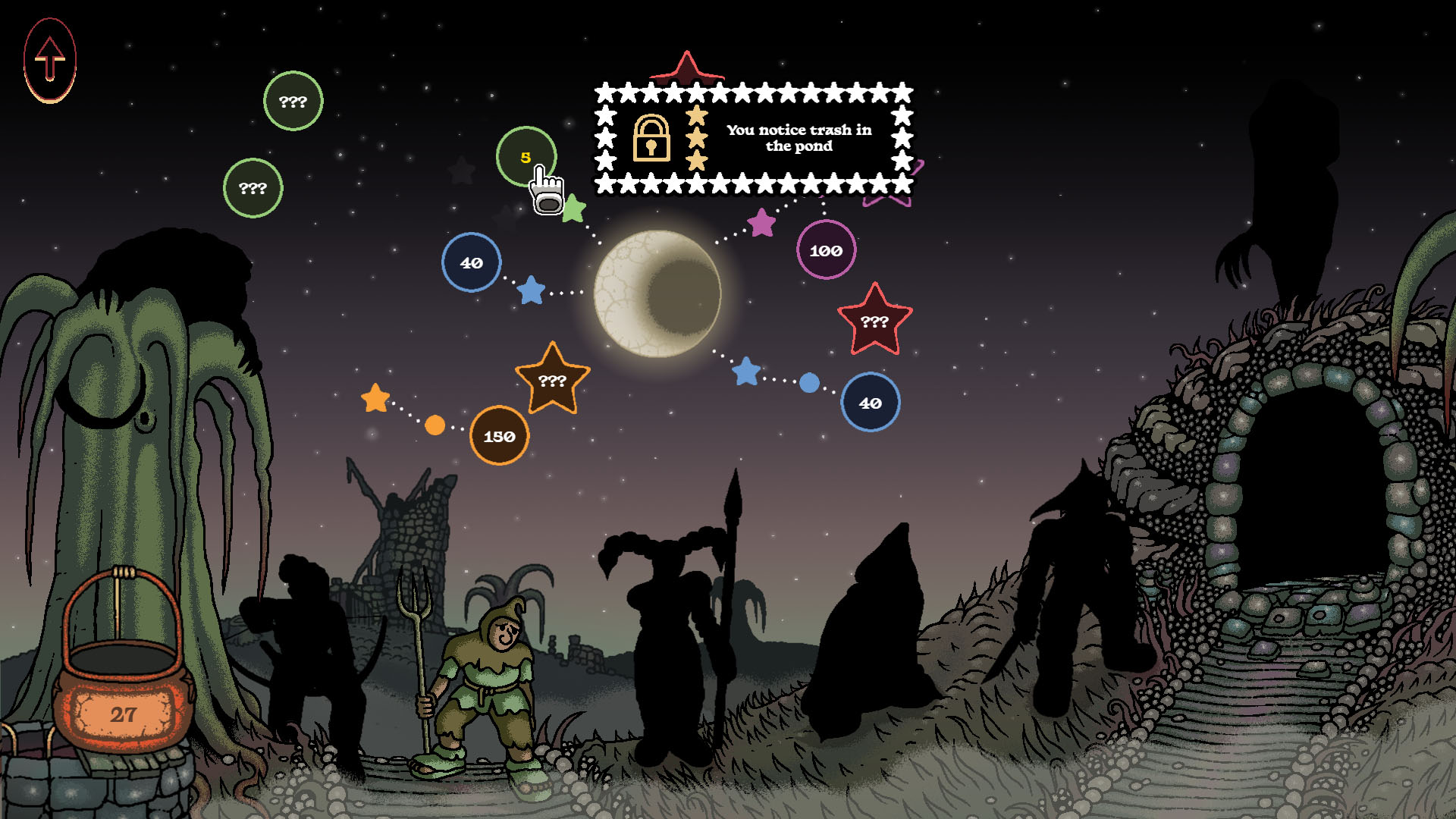Select the green node costing 5
The width and height of the screenshot is (1456, 819).
click(525, 155)
